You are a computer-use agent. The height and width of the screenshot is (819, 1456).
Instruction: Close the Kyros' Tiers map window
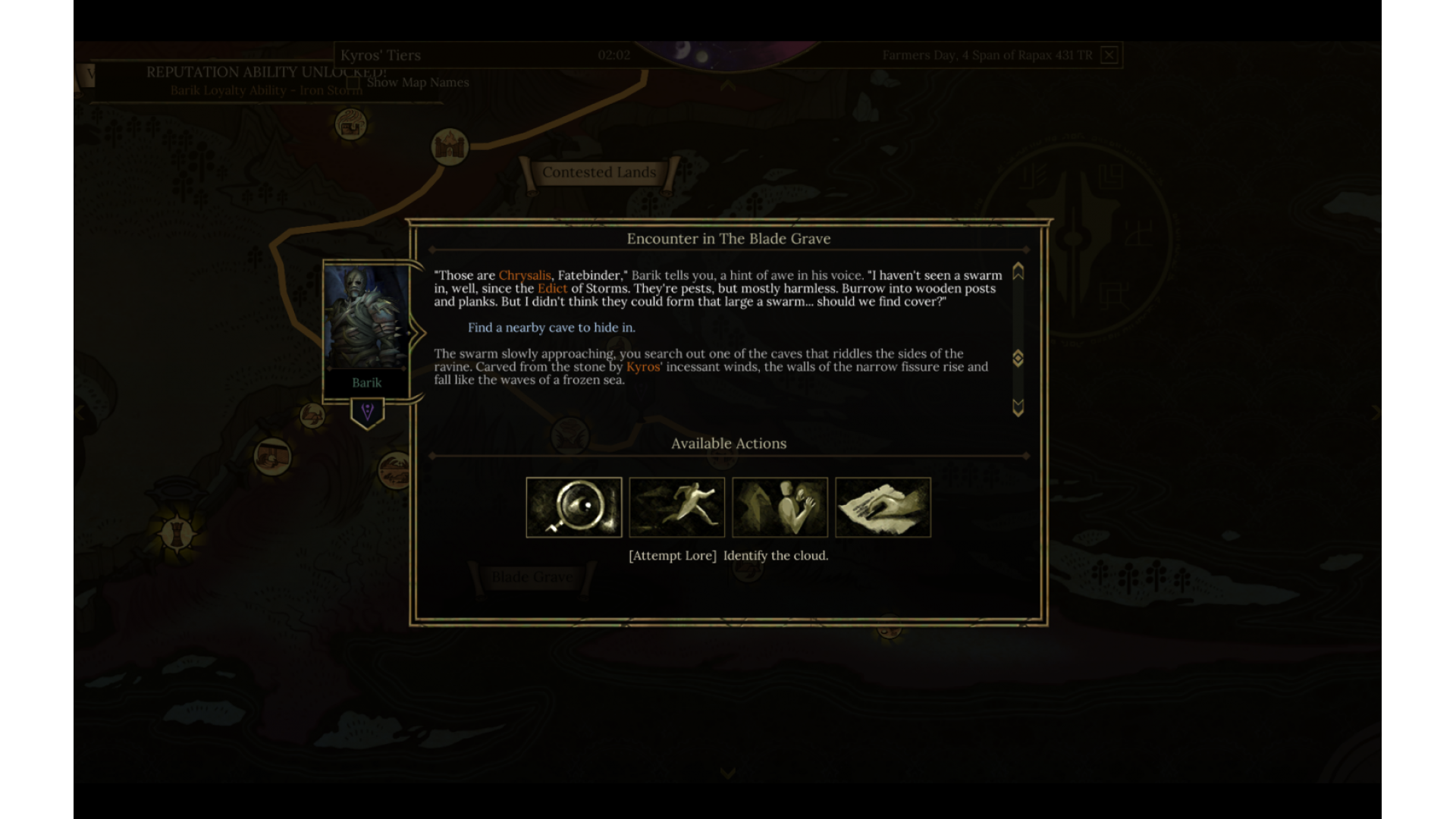pyautogui.click(x=1109, y=55)
